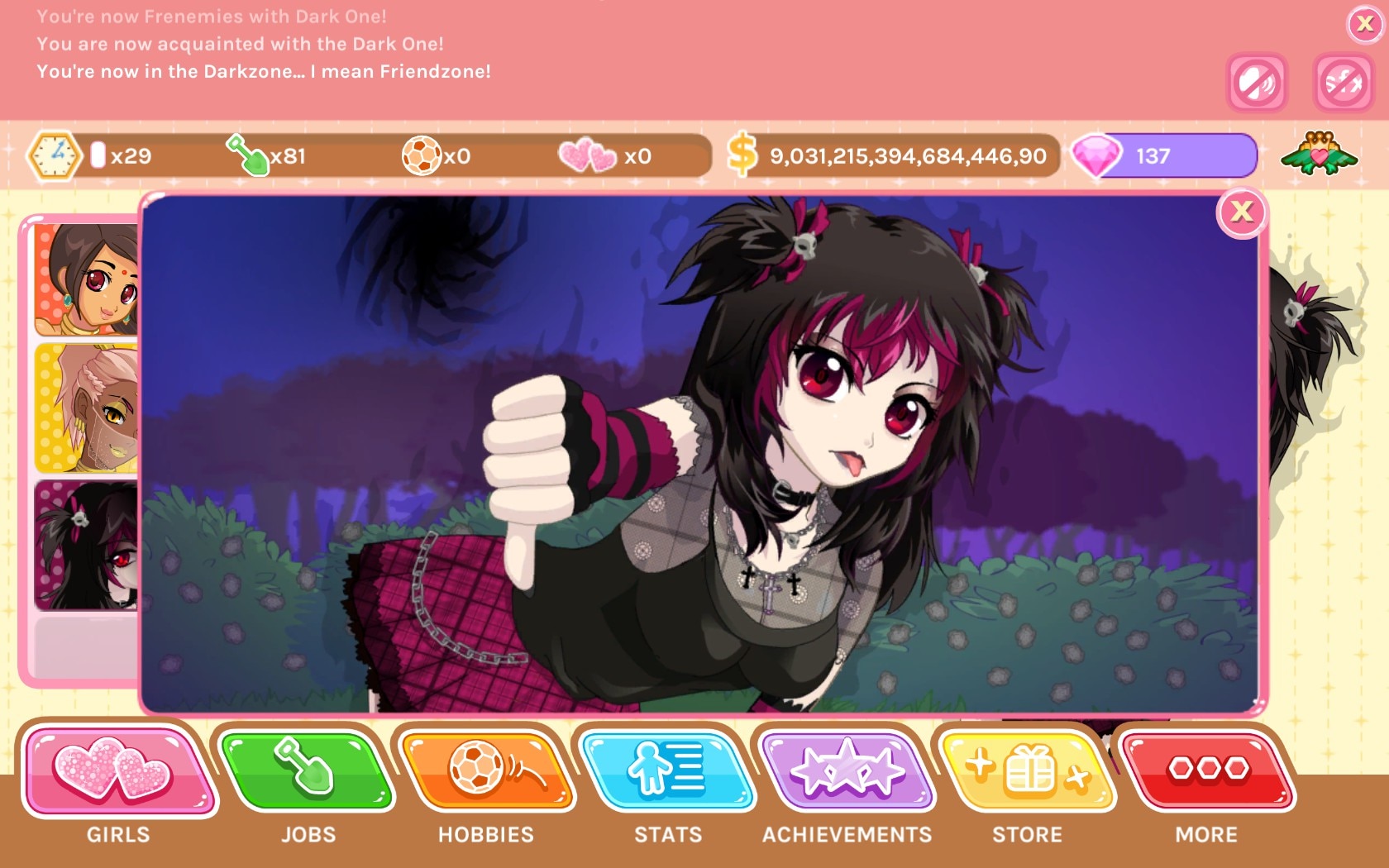
Task: View the Achievements page
Action: (x=847, y=772)
